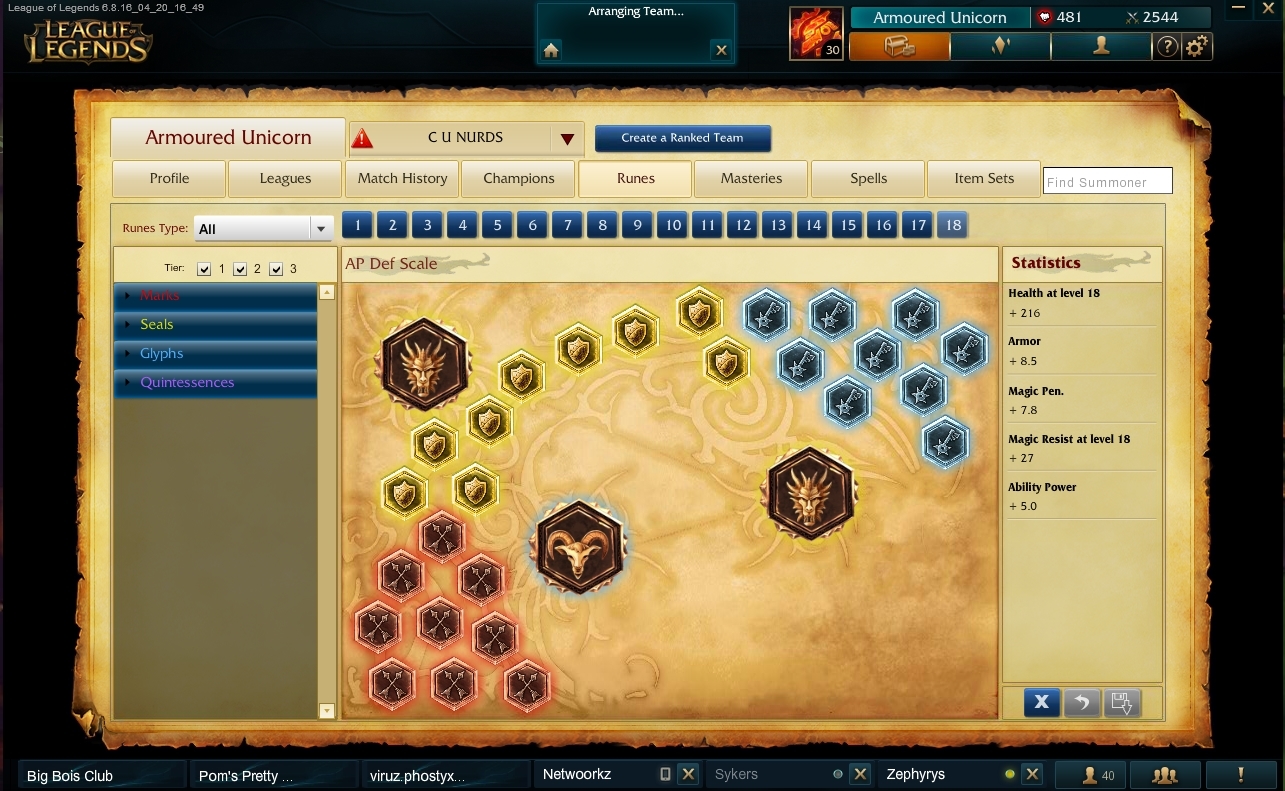Viewport: 1285px width, 791px height.
Task: Open the Store via the chest icon
Action: [x=897, y=46]
